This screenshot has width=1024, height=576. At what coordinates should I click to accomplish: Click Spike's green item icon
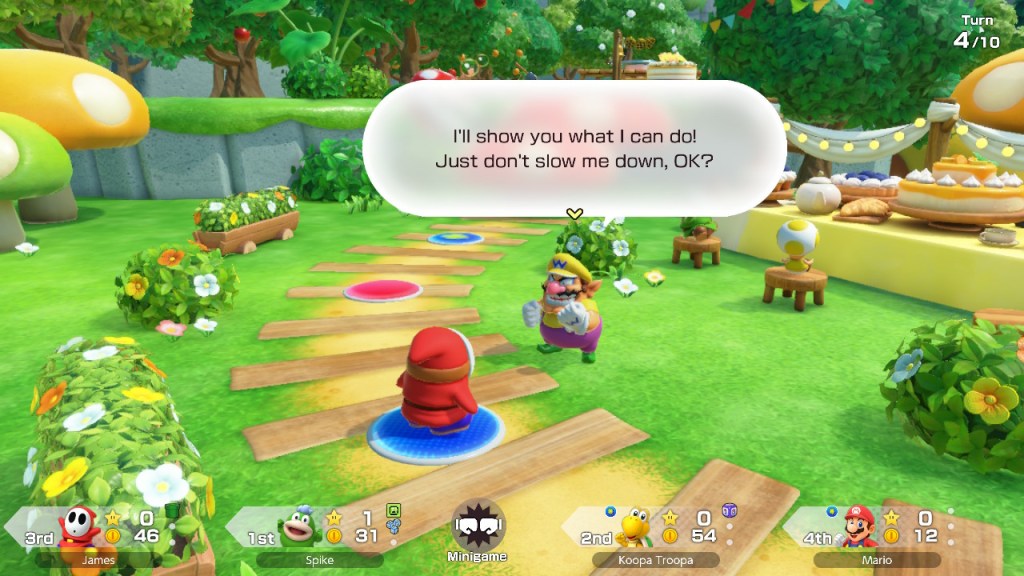[x=393, y=510]
